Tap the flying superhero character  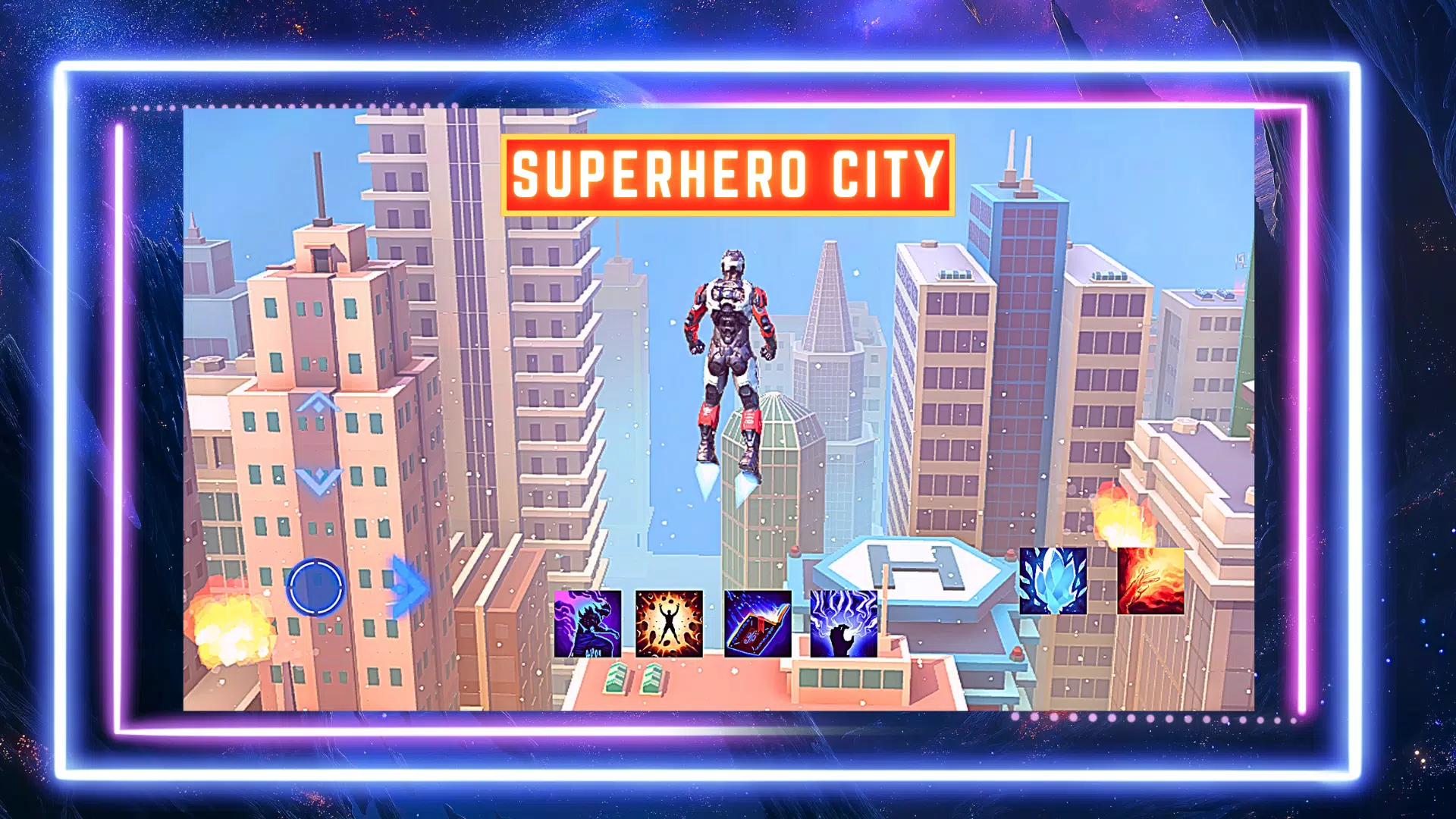728,356
